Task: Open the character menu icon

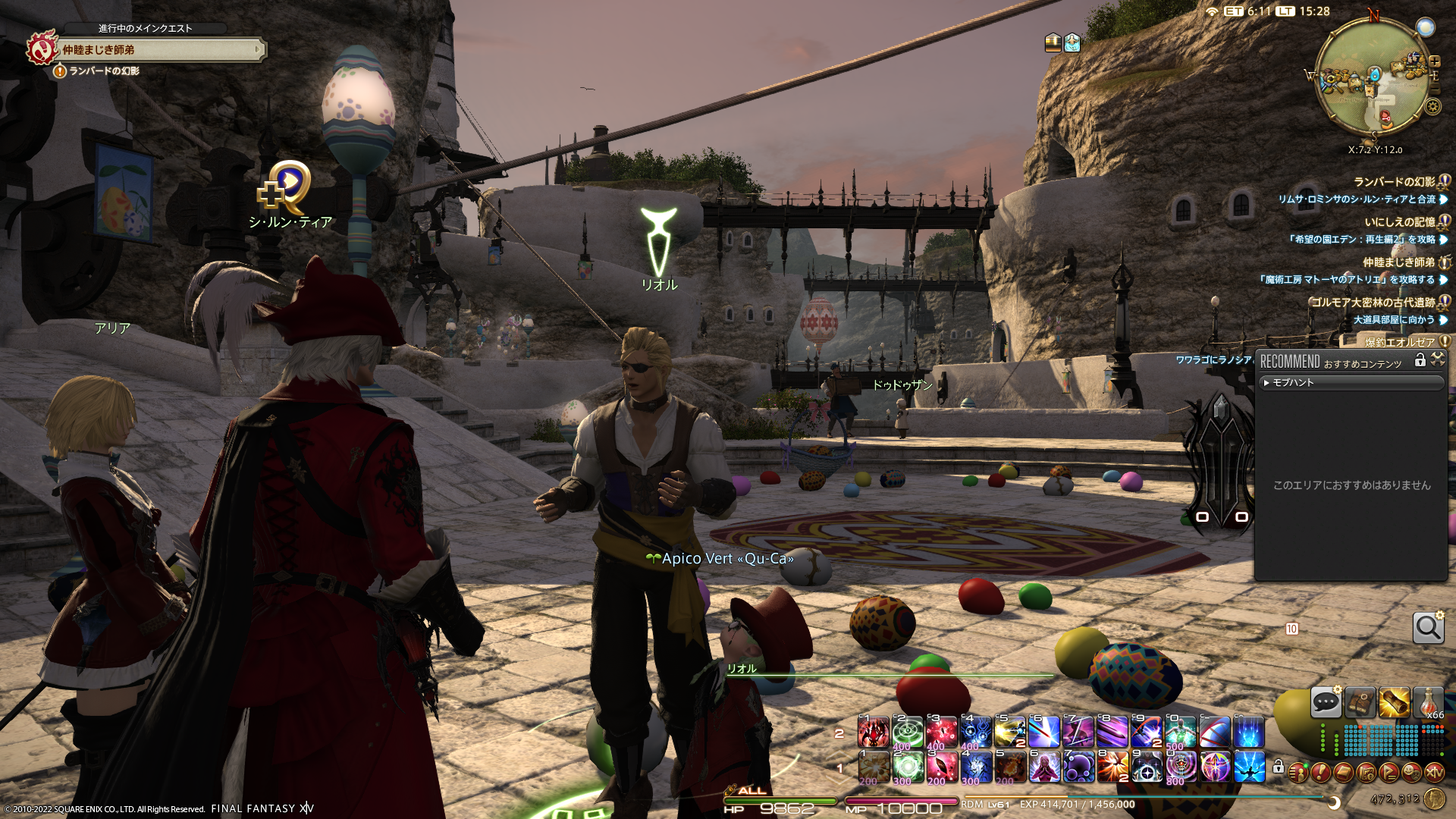Action: [1298, 772]
